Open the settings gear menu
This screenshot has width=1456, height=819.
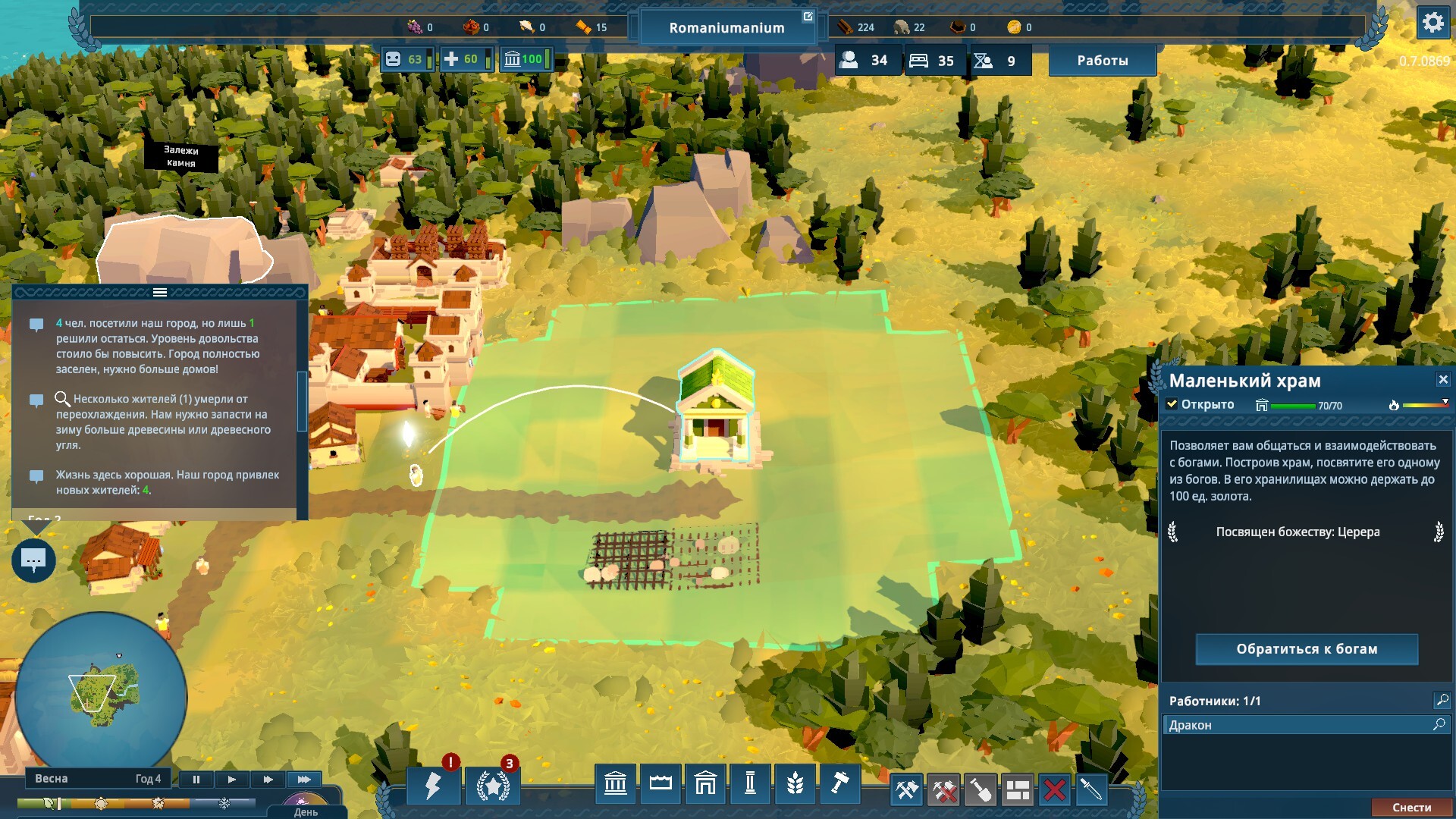[x=1432, y=23]
